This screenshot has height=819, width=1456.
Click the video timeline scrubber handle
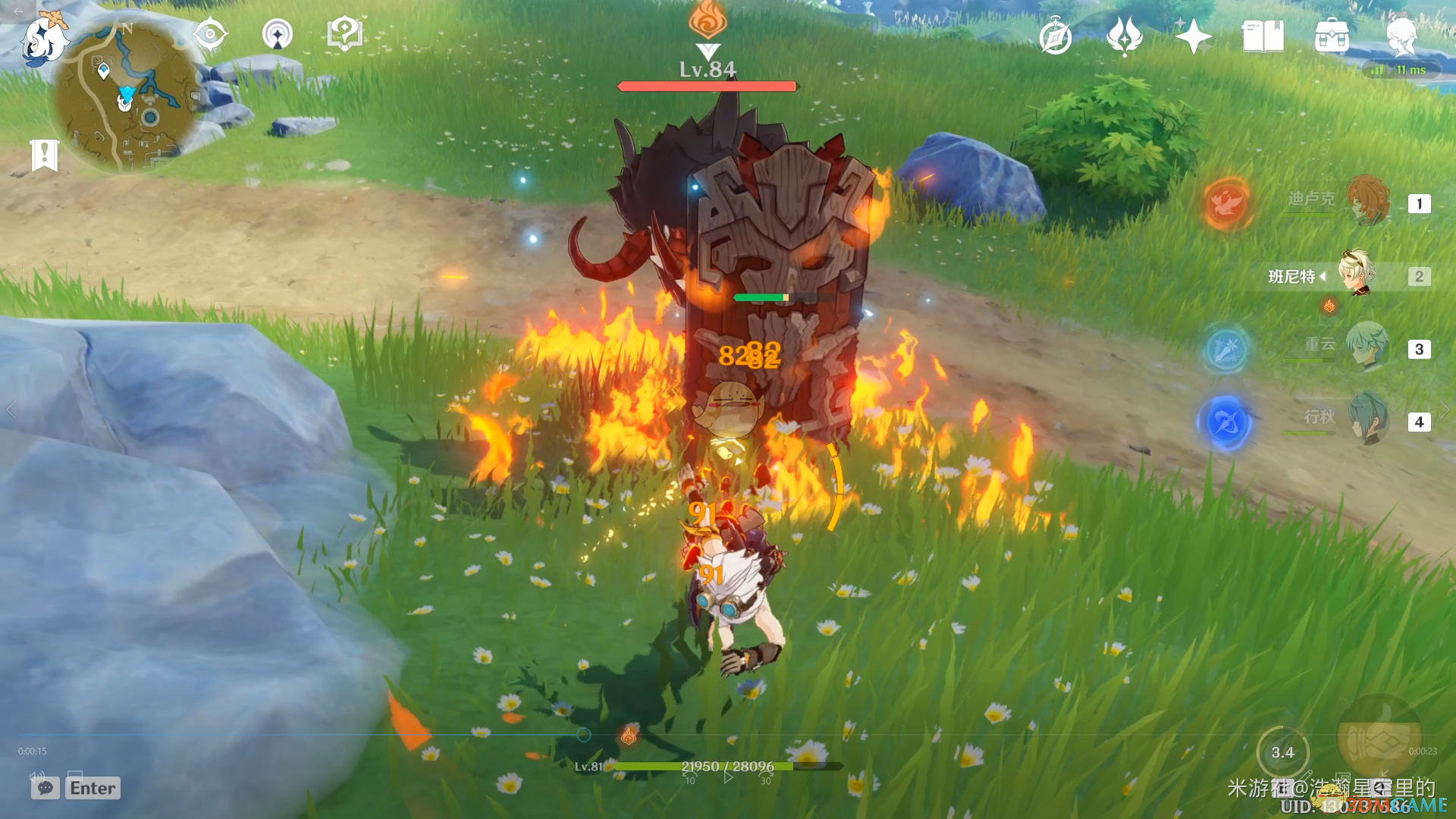click(583, 734)
